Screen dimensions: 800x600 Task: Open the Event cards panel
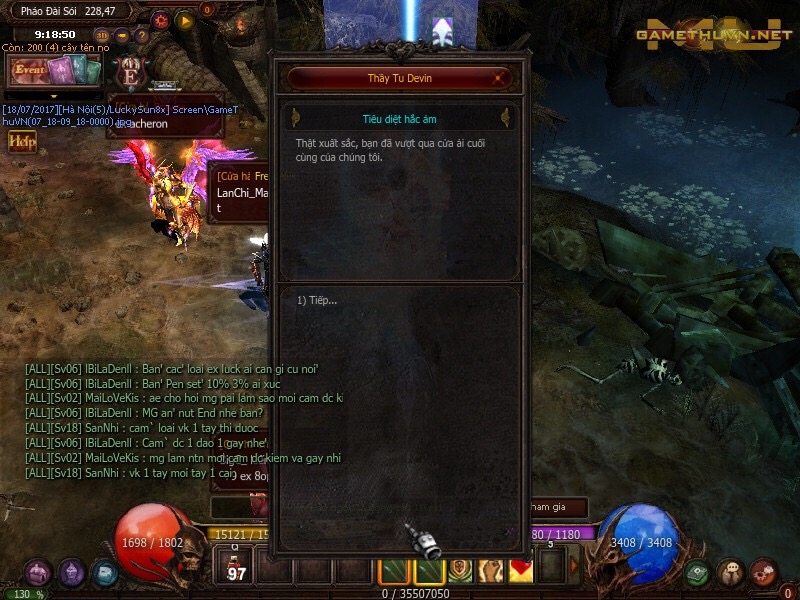tap(55, 71)
